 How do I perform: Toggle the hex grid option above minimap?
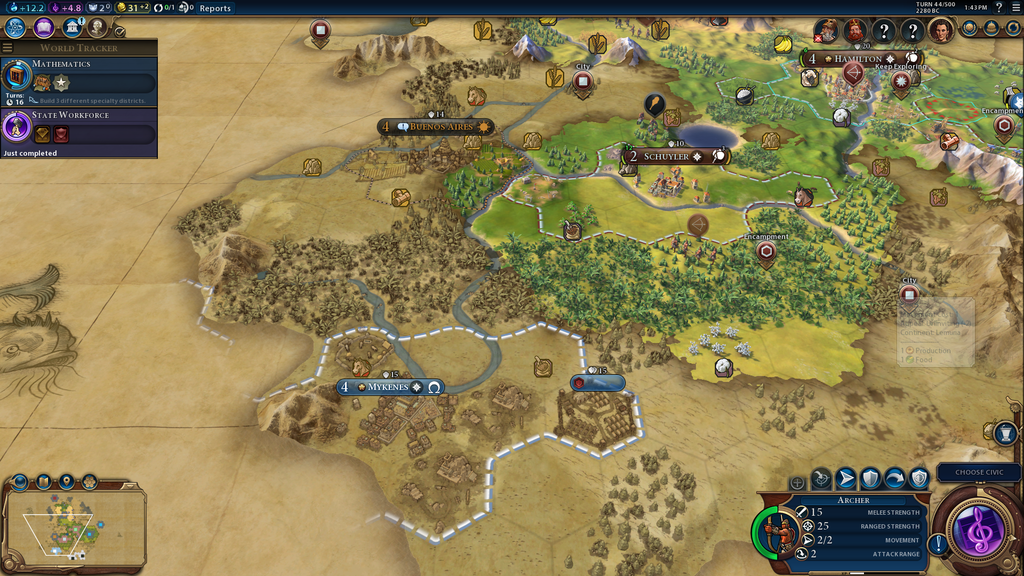click(89, 482)
